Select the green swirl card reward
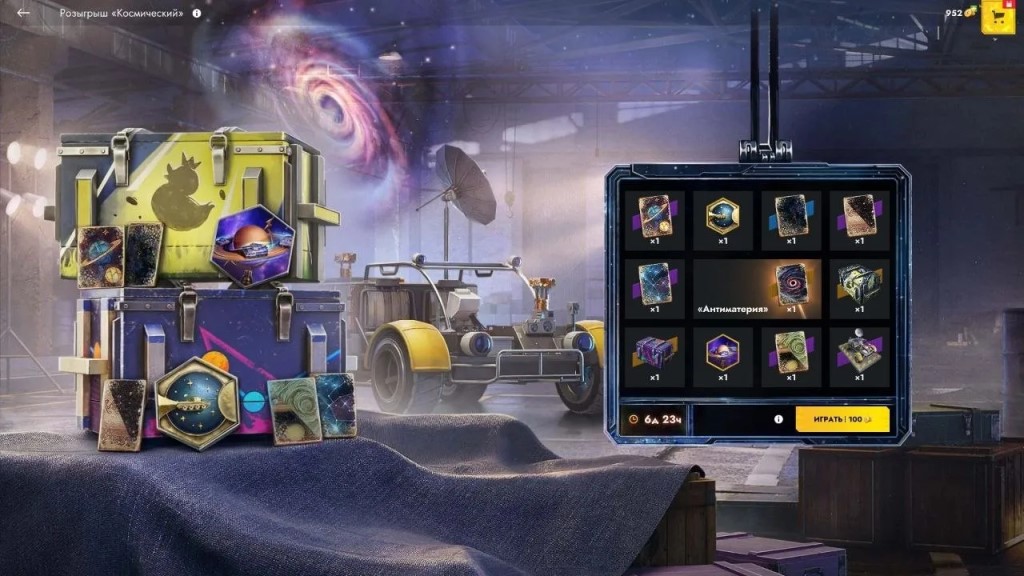This screenshot has width=1024, height=576. 791,352
